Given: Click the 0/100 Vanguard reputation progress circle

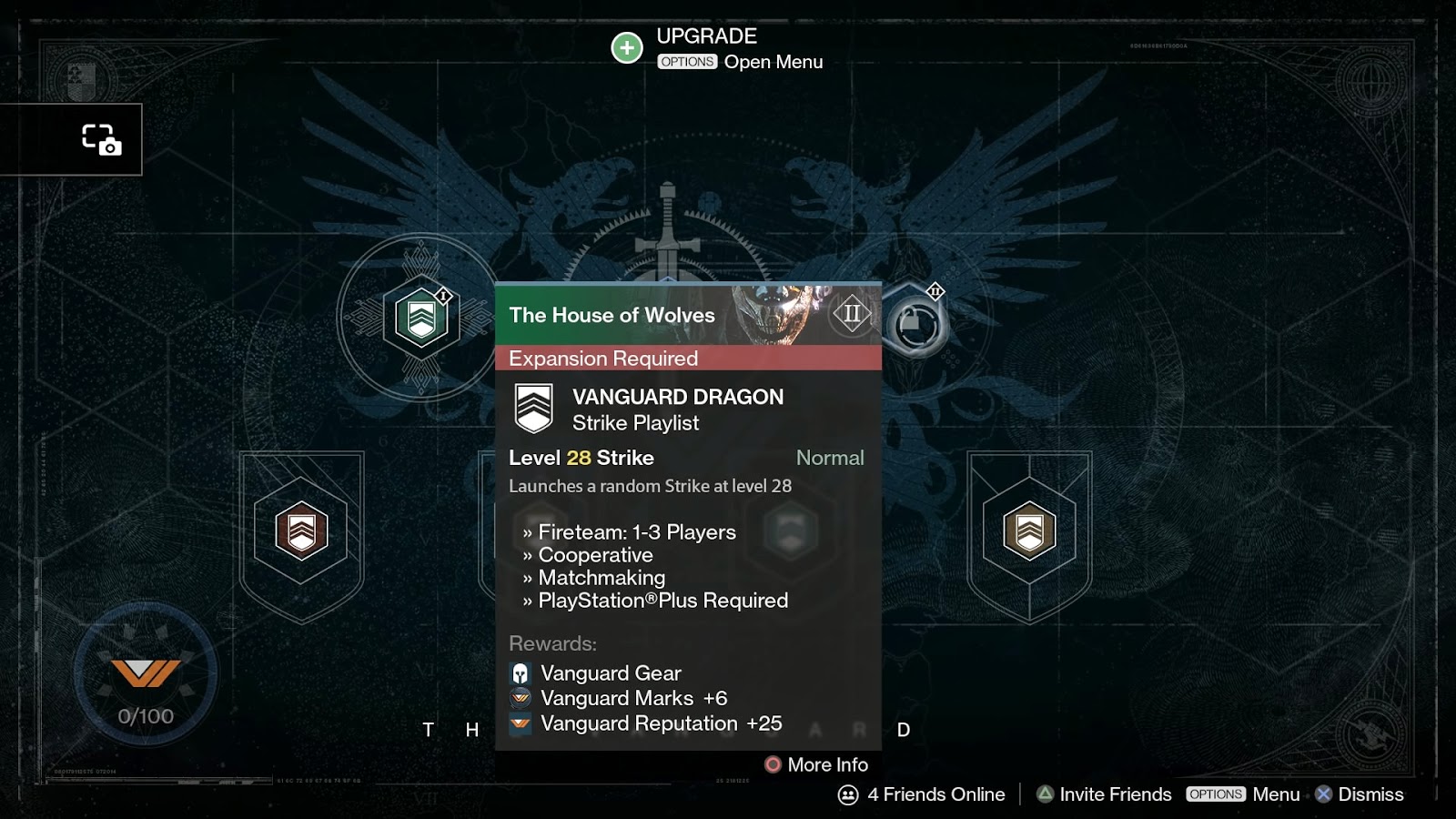Looking at the screenshot, I should [x=146, y=673].
